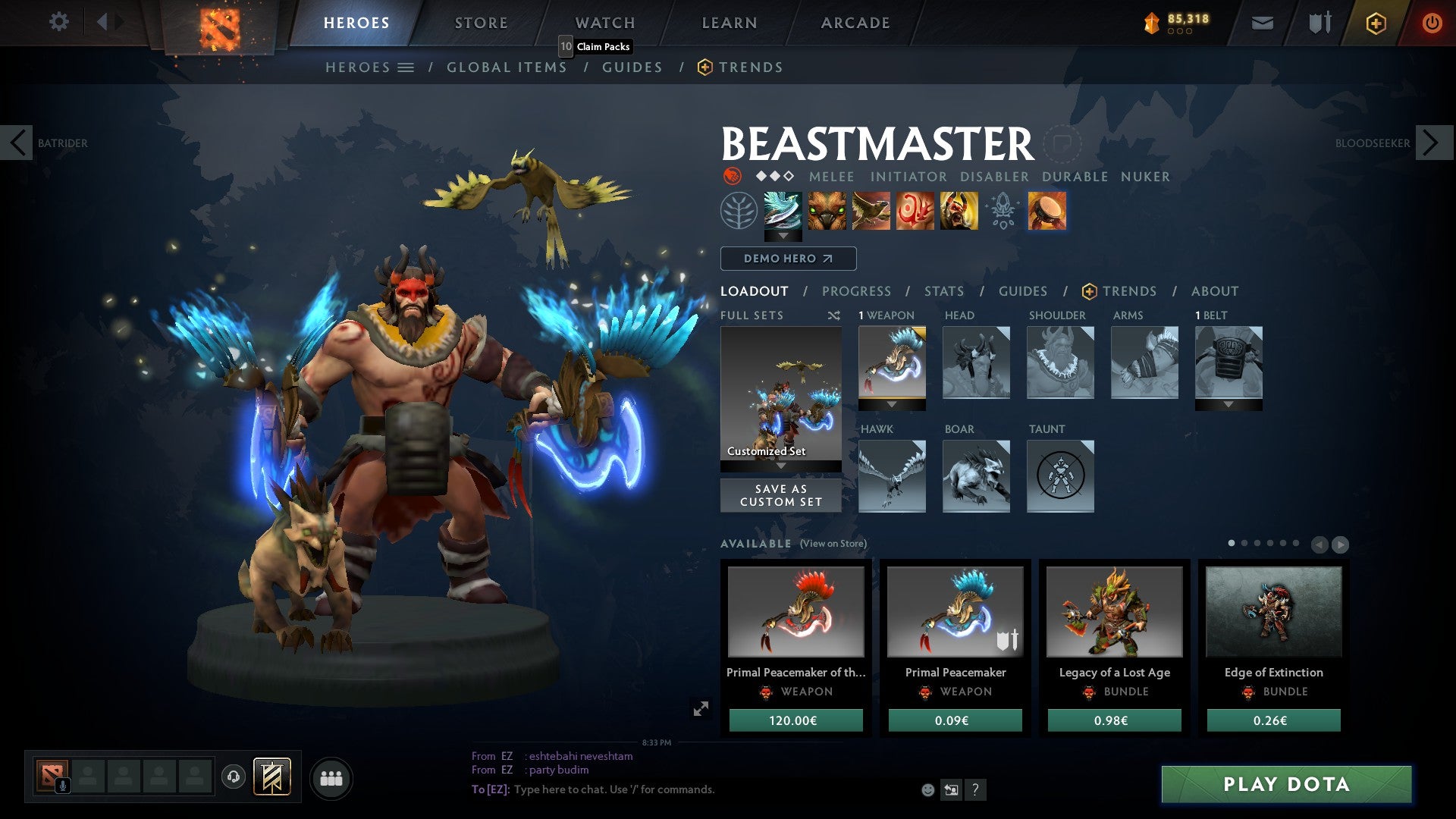Open the GLOBAL ITEMS section

coord(506,67)
